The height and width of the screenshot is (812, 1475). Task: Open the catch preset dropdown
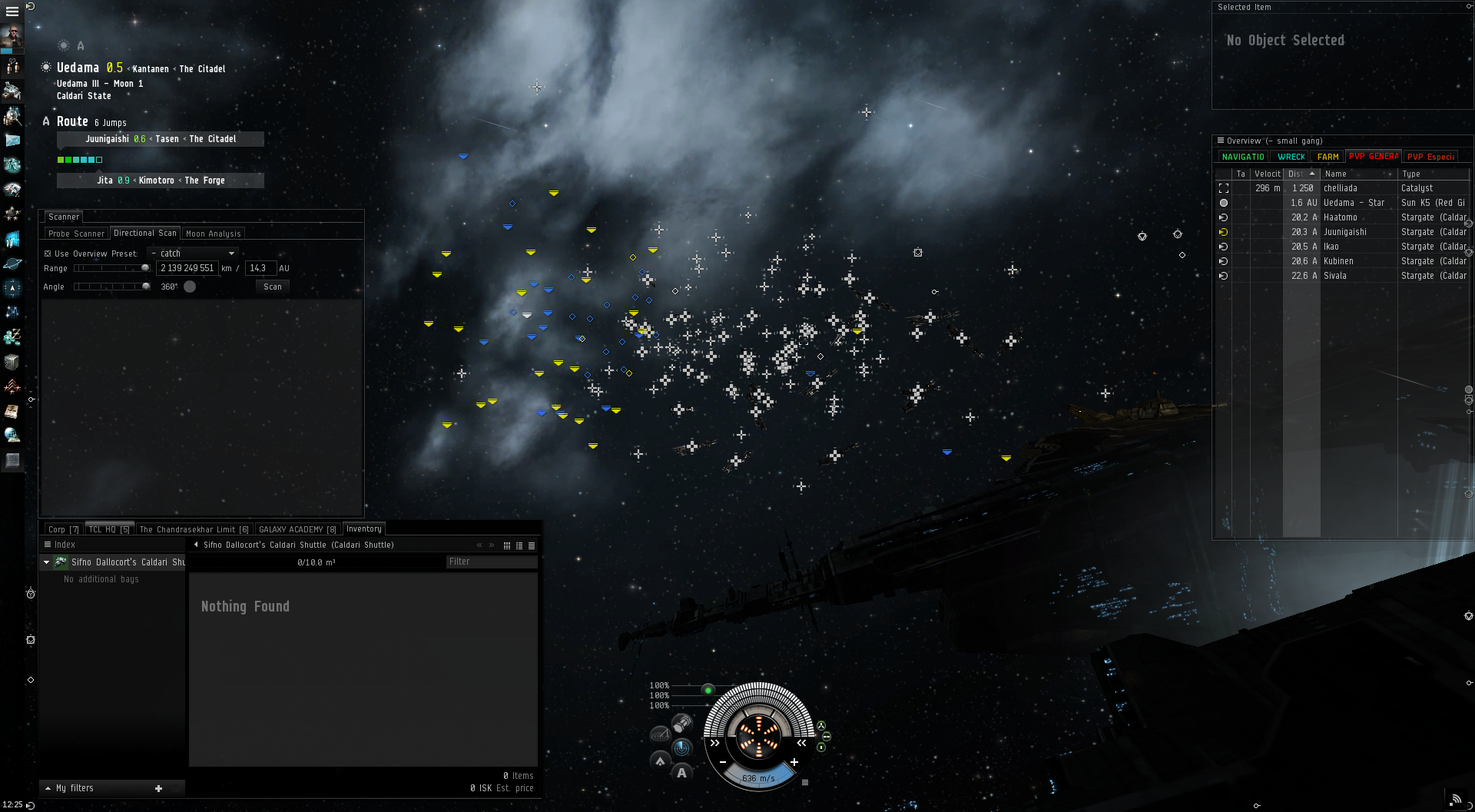point(194,254)
